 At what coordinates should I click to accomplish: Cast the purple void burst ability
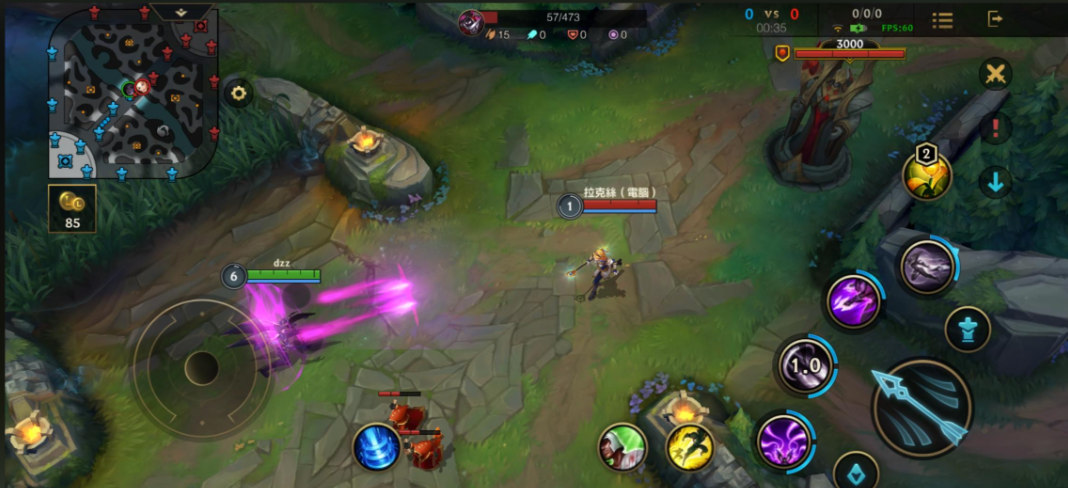coord(782,439)
